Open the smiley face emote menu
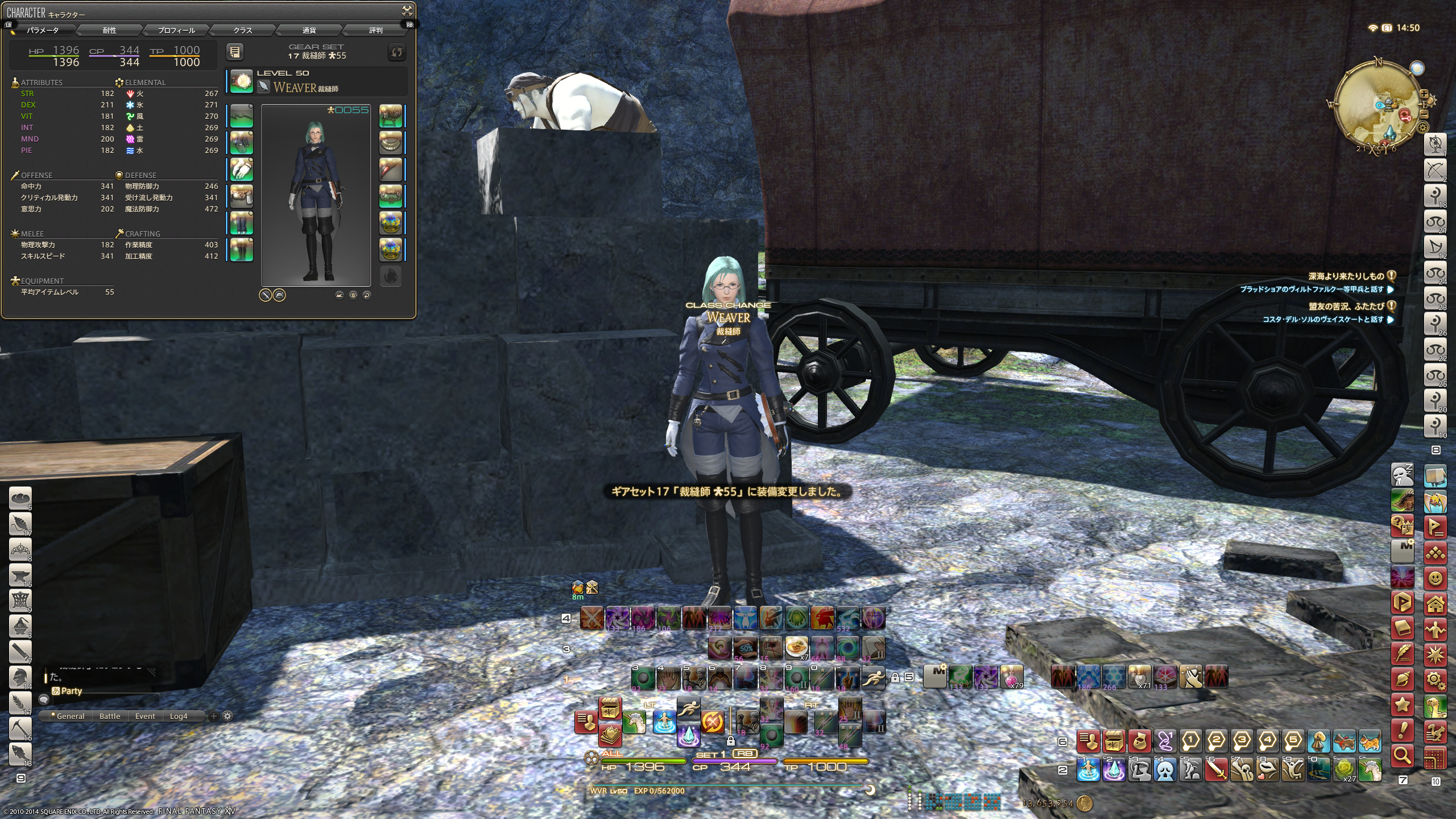The height and width of the screenshot is (819, 1456). [1436, 579]
